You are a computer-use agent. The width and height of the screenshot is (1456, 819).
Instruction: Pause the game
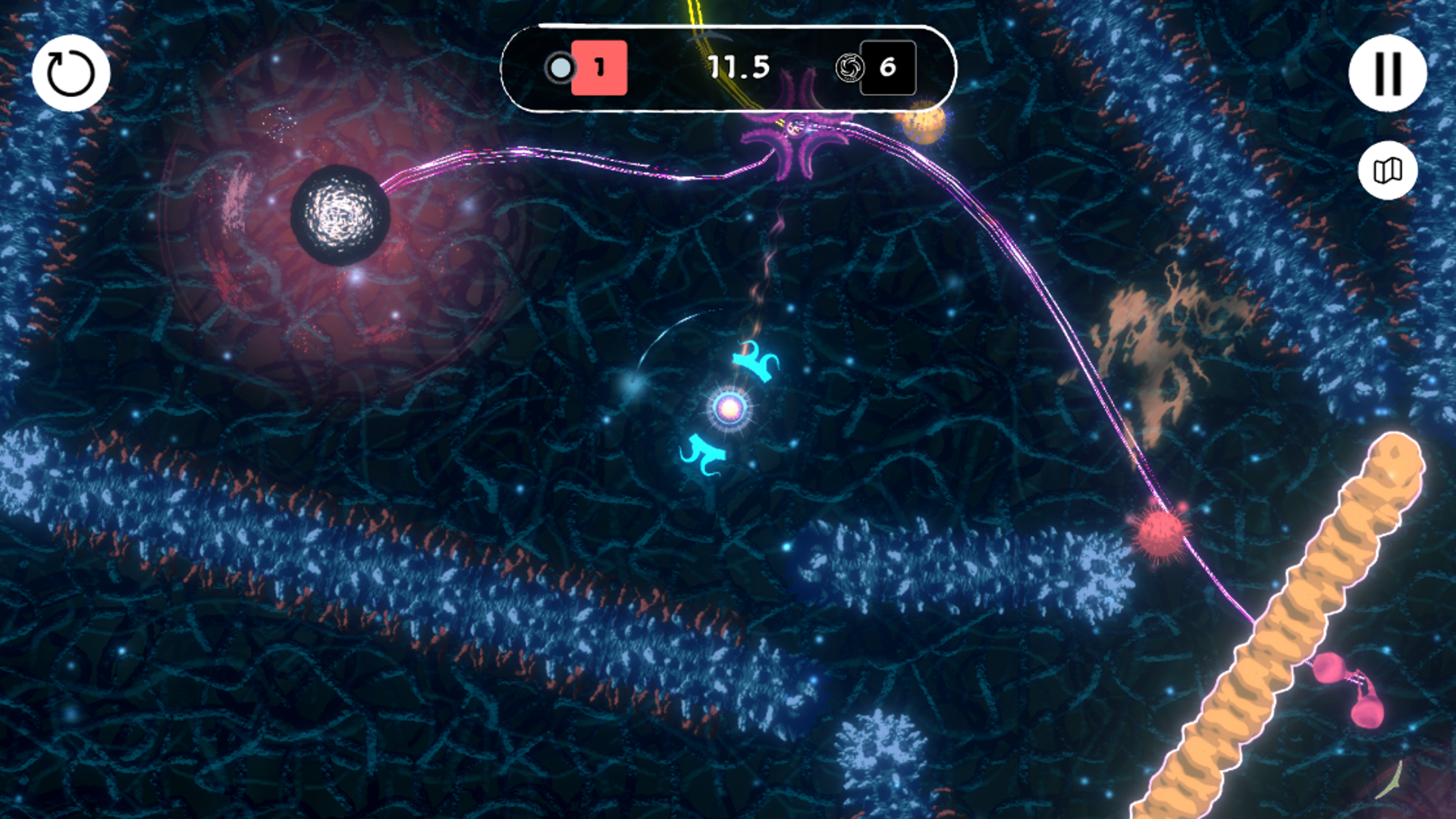pyautogui.click(x=1387, y=73)
